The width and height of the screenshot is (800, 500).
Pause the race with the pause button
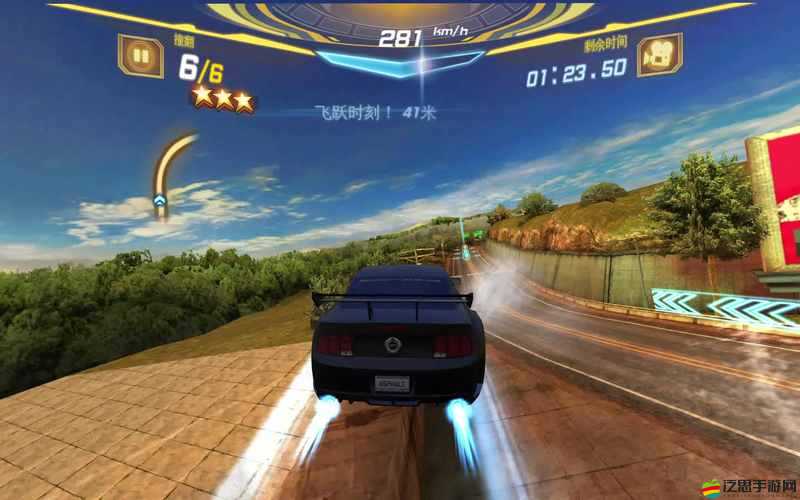tap(141, 56)
